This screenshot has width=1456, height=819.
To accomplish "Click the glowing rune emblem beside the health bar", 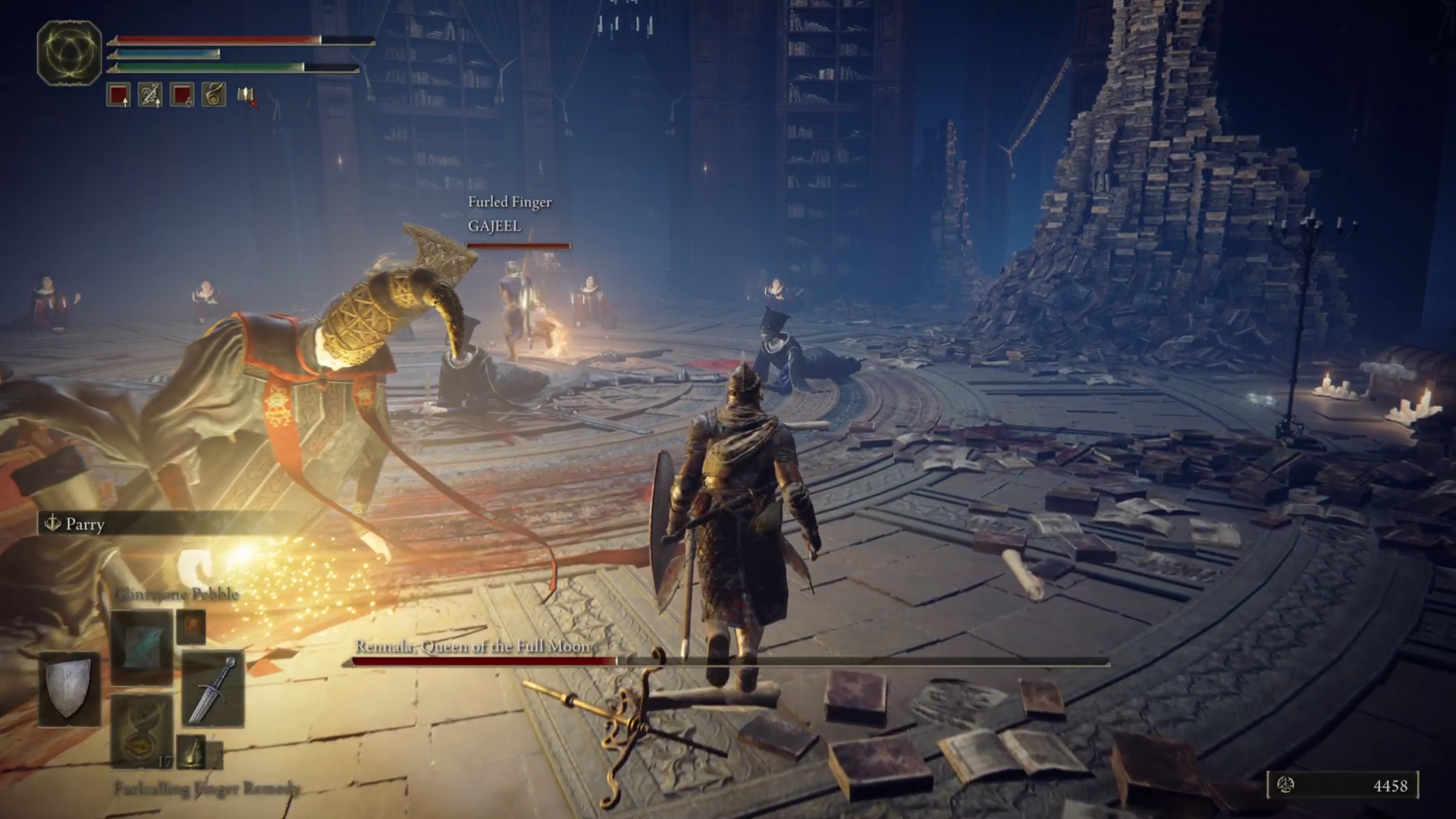I will click(70, 53).
